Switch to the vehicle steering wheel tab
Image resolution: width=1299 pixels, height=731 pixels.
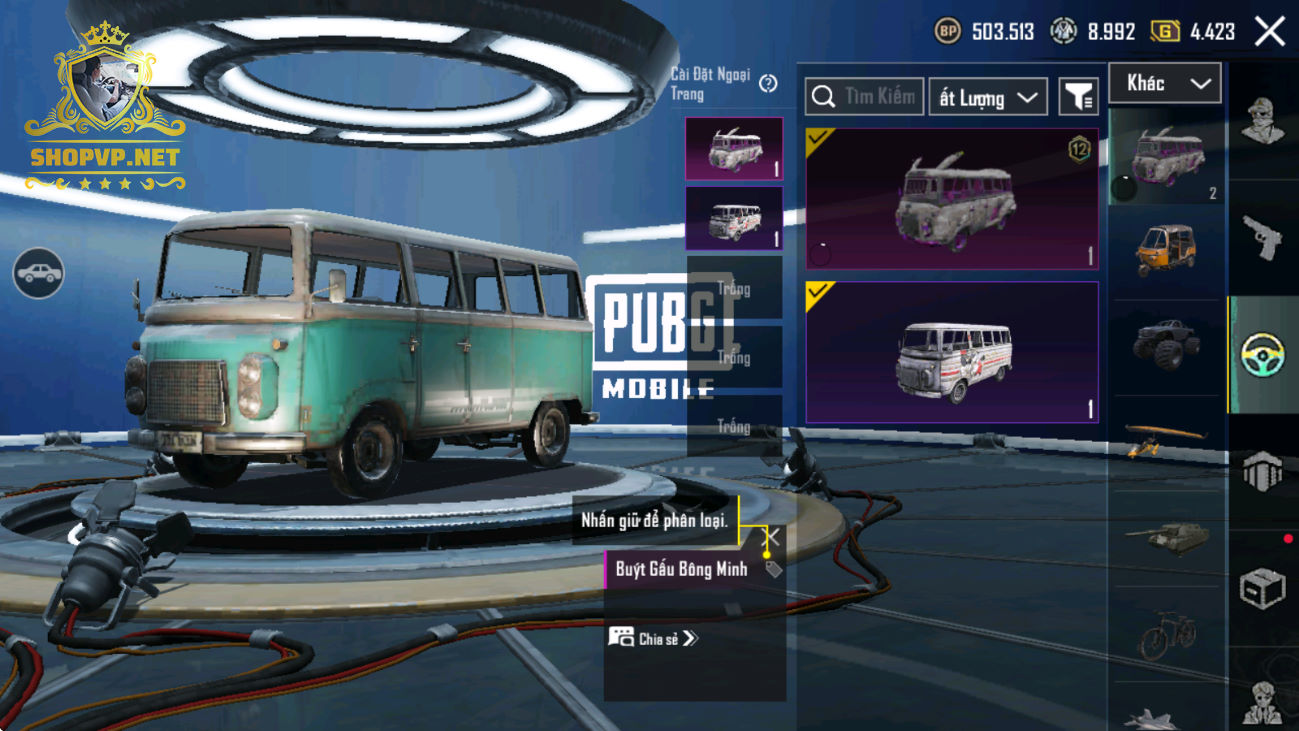pyautogui.click(x=1262, y=355)
